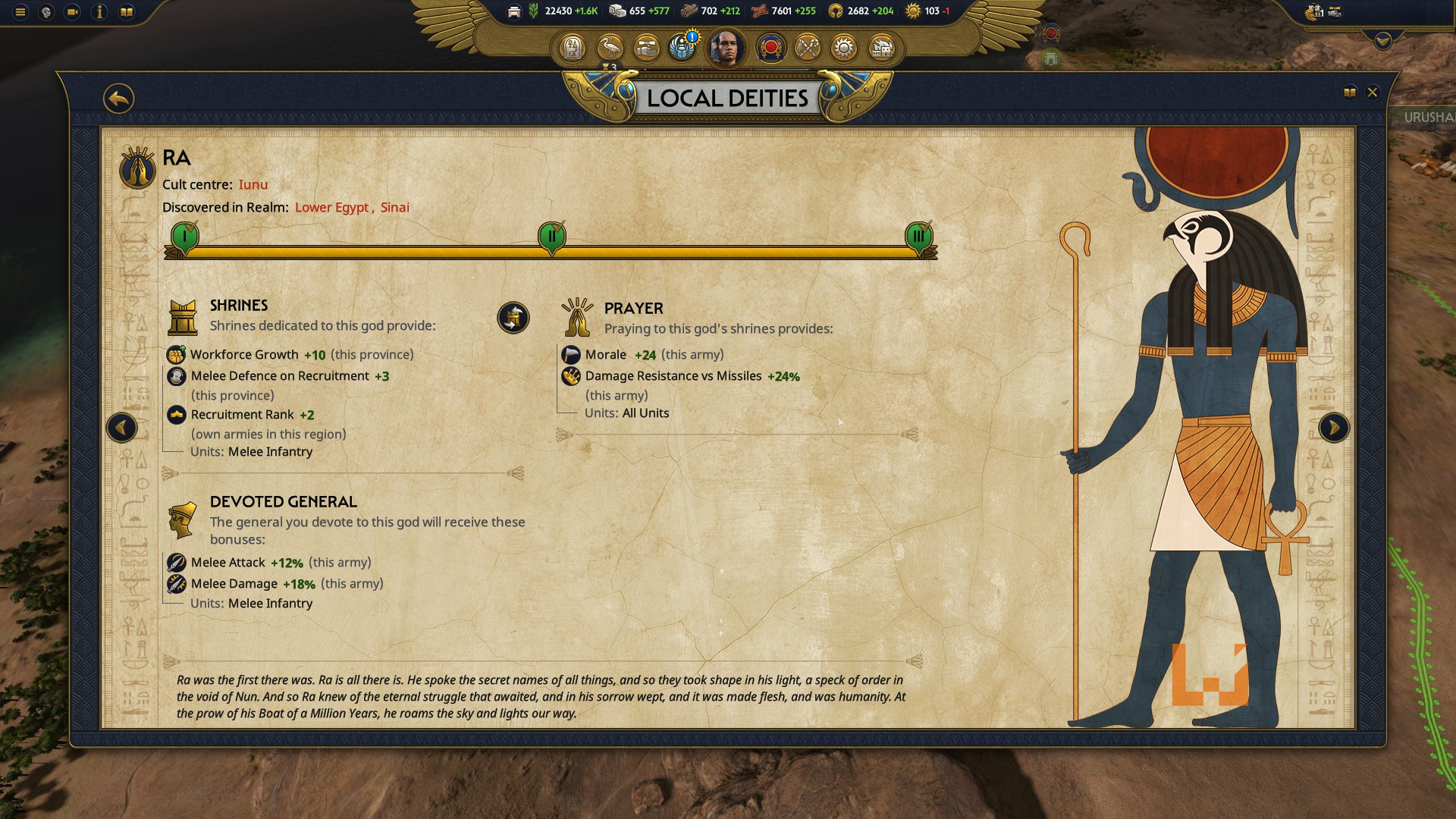1456x819 pixels.
Task: Click the shrine swap icon beside Shrines
Action: coord(513,318)
